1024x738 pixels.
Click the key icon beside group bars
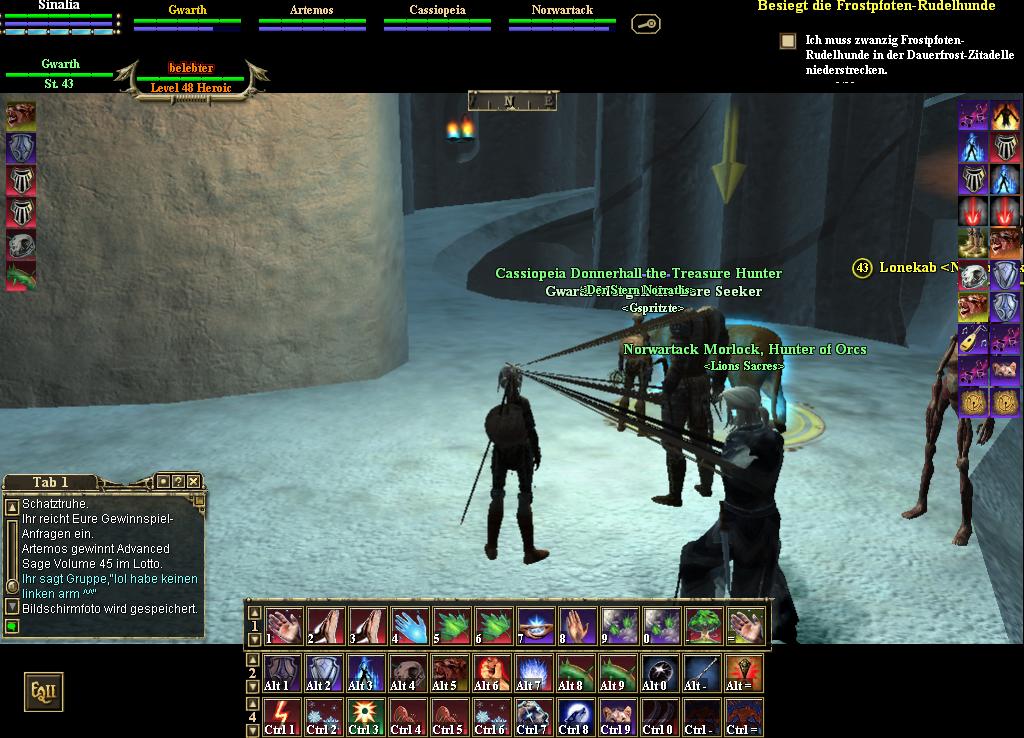(646, 23)
